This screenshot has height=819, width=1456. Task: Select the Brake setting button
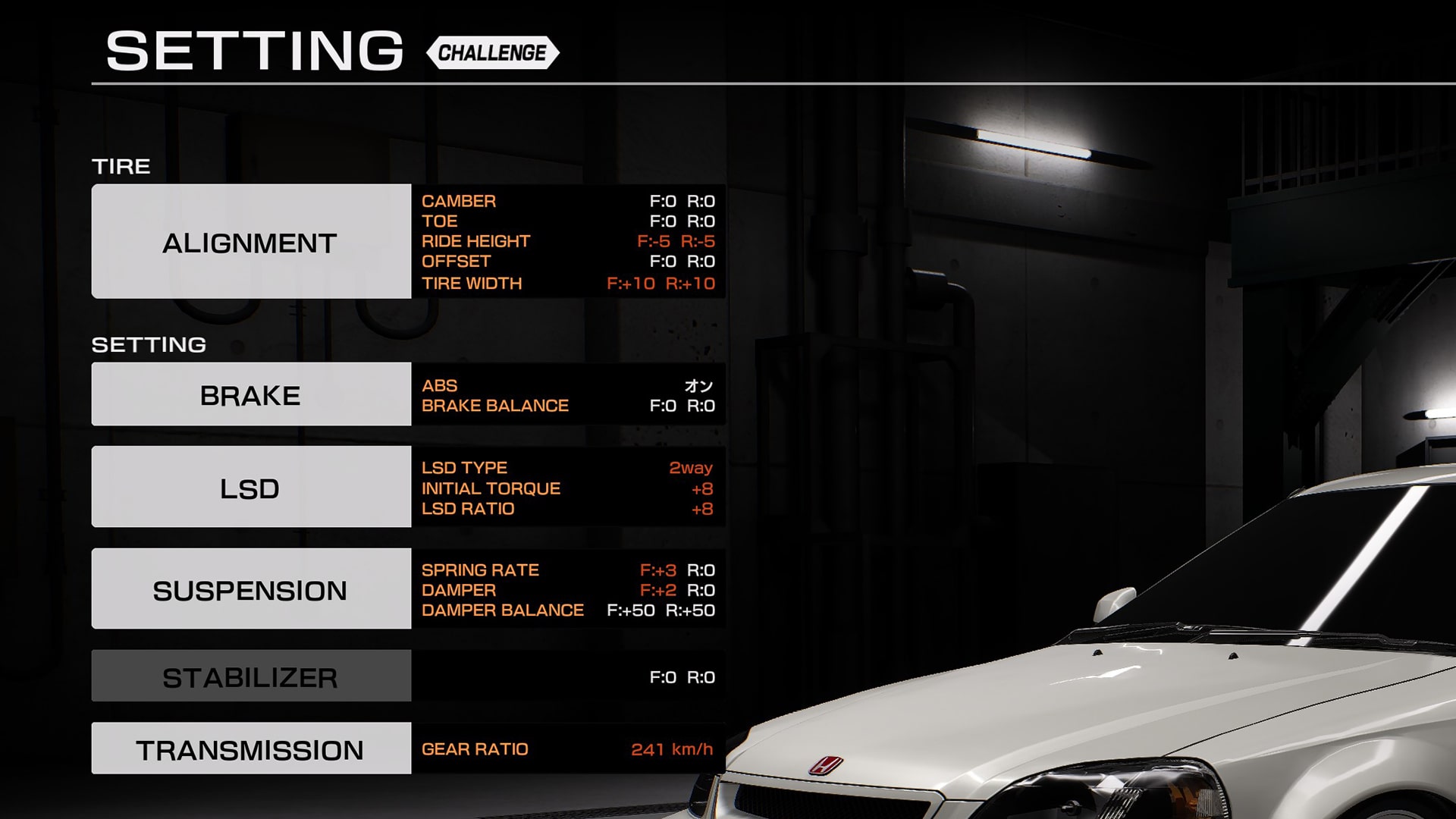coord(251,394)
